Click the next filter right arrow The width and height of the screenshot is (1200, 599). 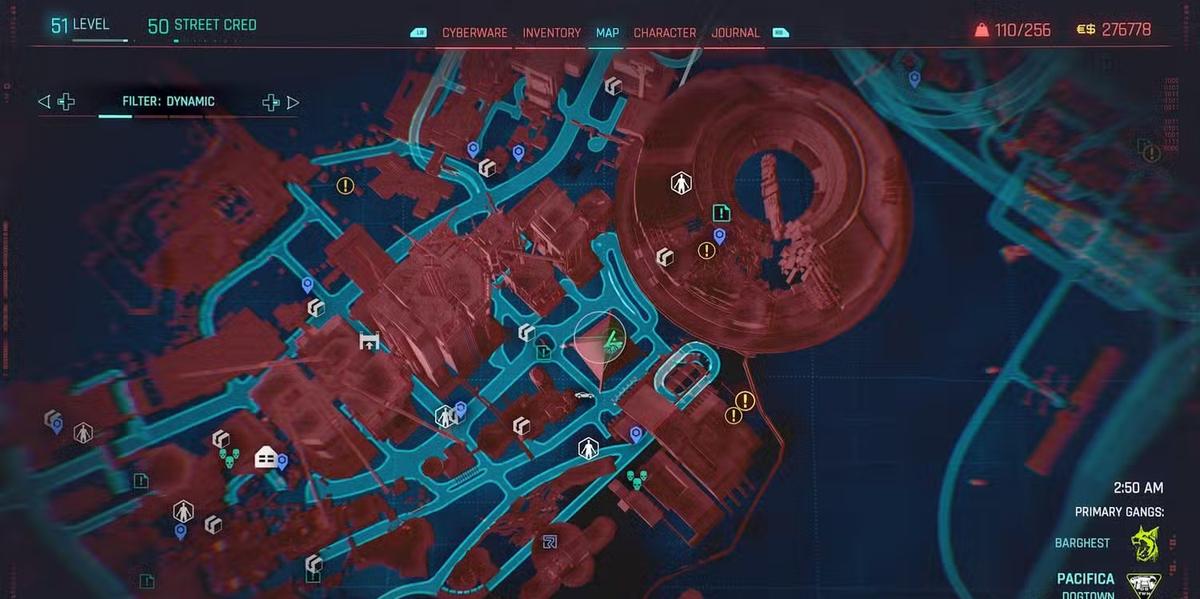pyautogui.click(x=293, y=102)
